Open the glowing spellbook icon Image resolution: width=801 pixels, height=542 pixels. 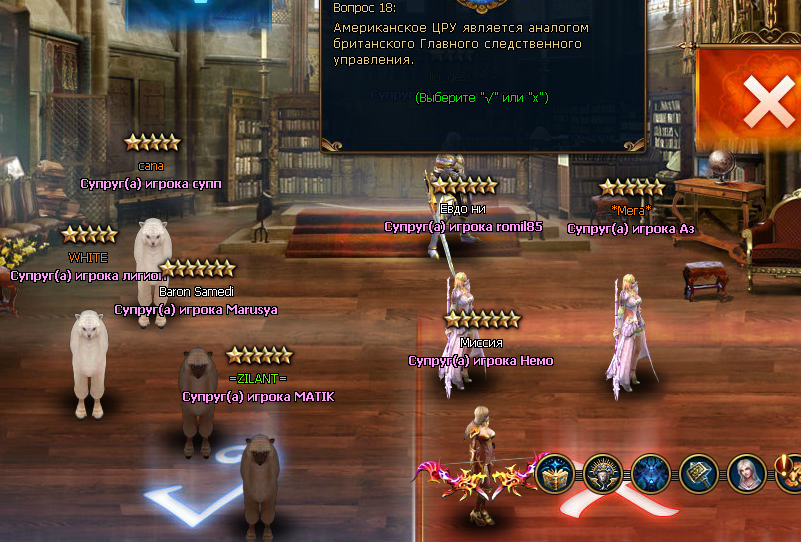[x=555, y=473]
